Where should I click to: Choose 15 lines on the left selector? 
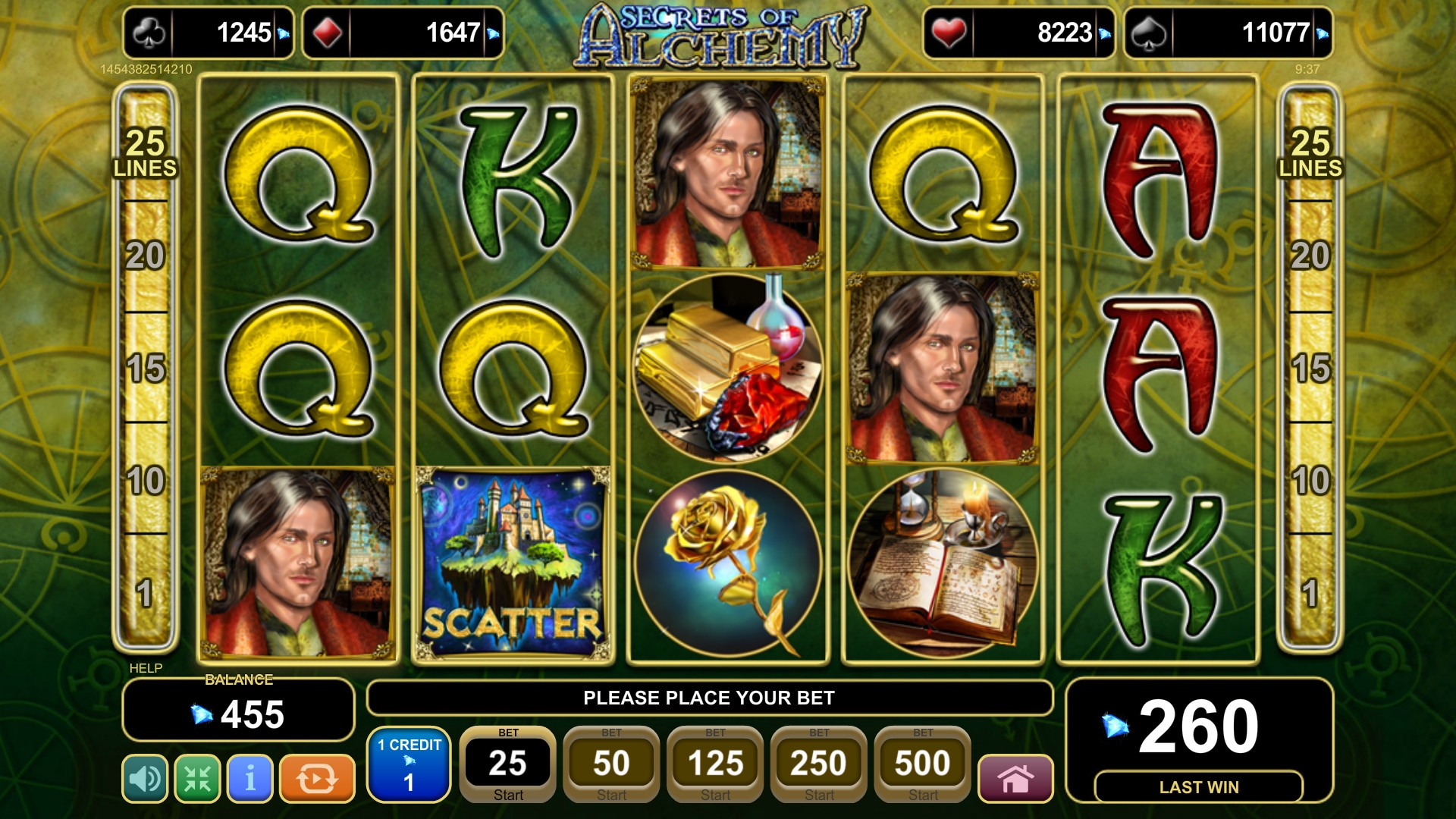145,369
